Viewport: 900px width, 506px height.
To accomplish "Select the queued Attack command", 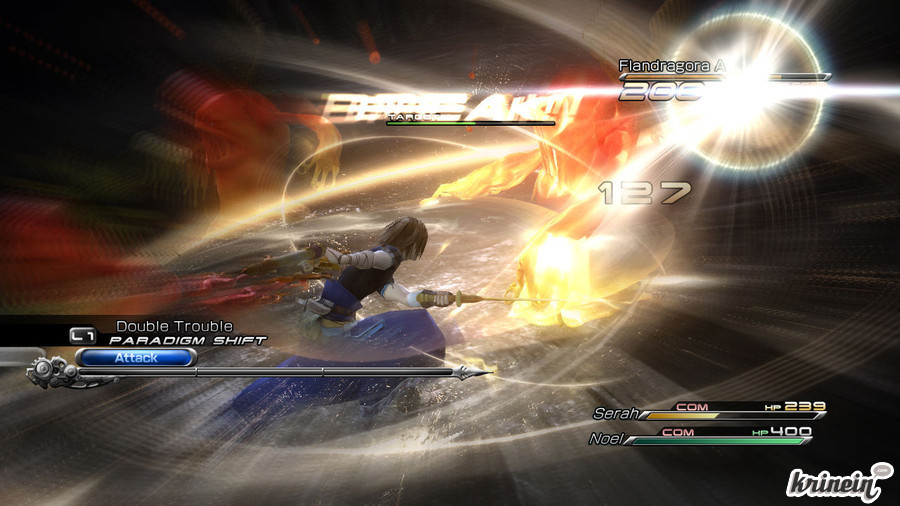I will pos(135,357).
